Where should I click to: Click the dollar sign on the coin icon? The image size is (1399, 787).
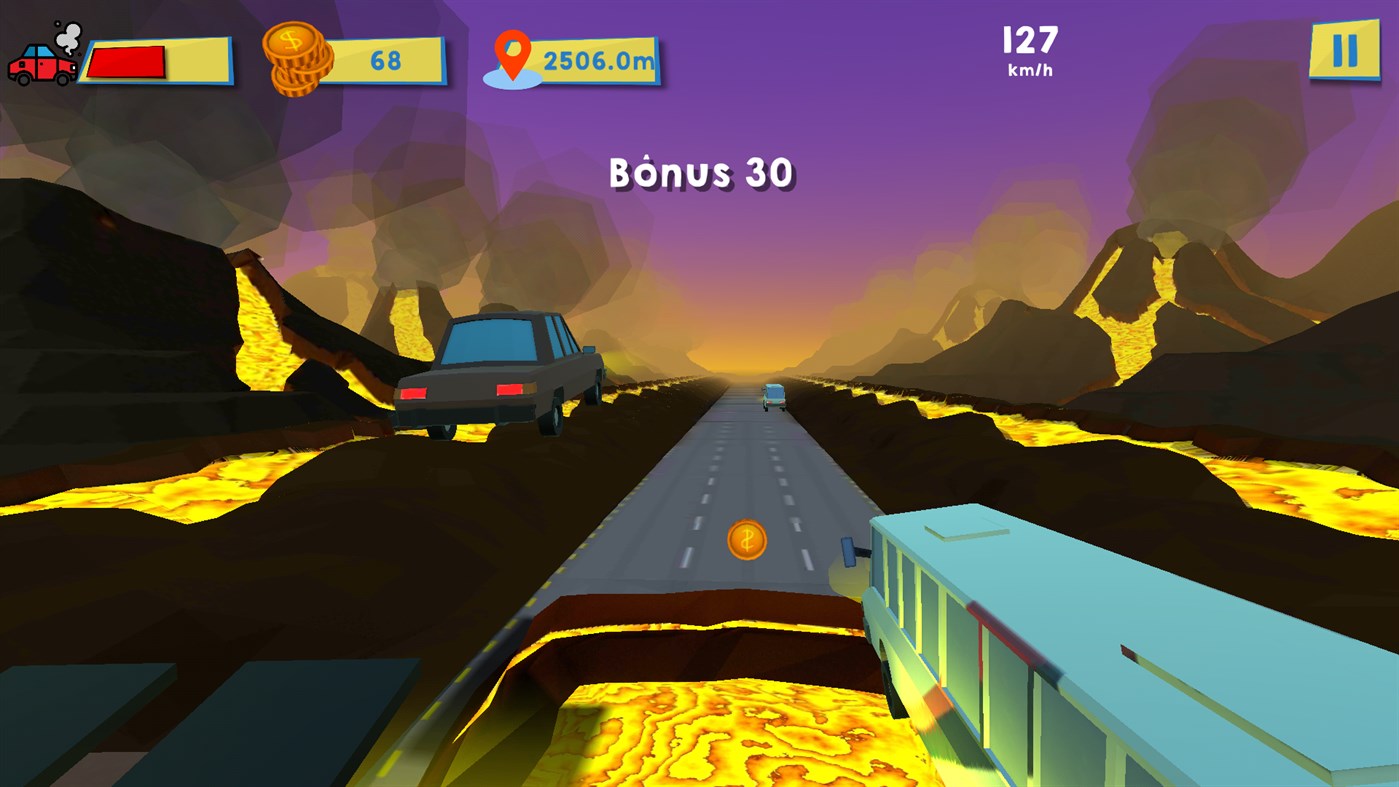pyautogui.click(x=290, y=41)
